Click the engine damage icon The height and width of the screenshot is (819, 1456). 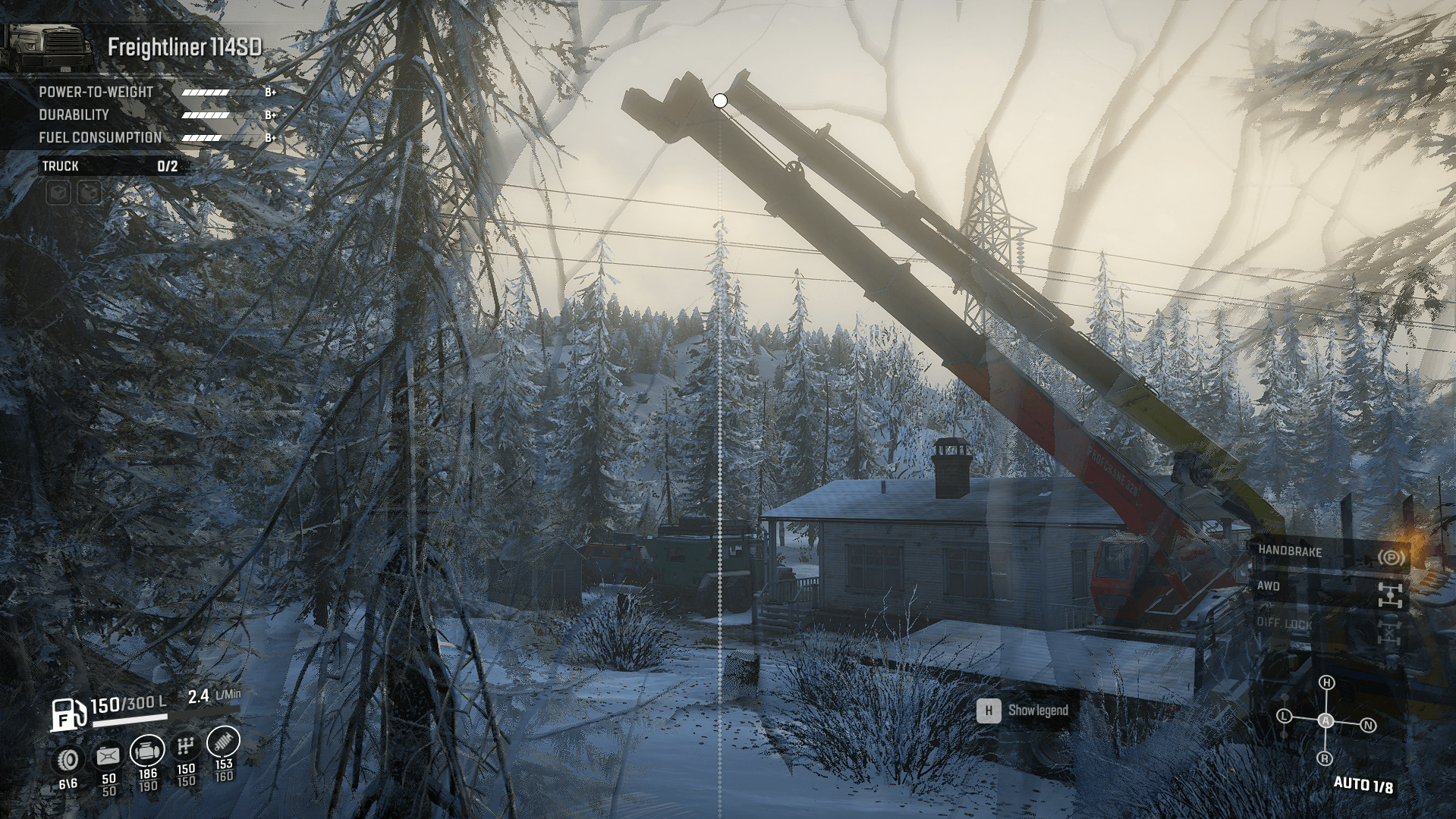click(147, 751)
